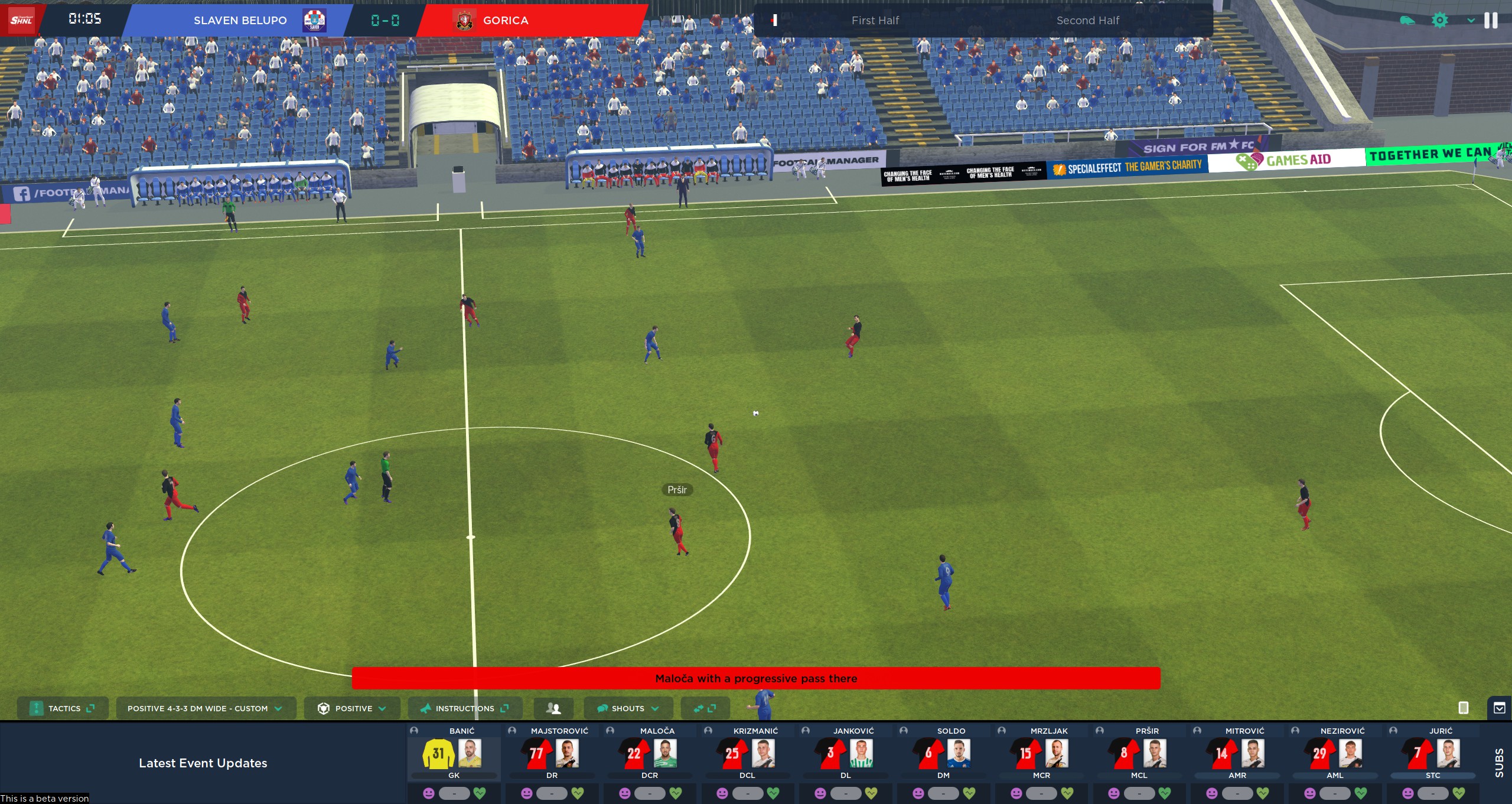Viewport: 1512px width, 804px height.
Task: Switch to the Subs tab
Action: [1499, 762]
